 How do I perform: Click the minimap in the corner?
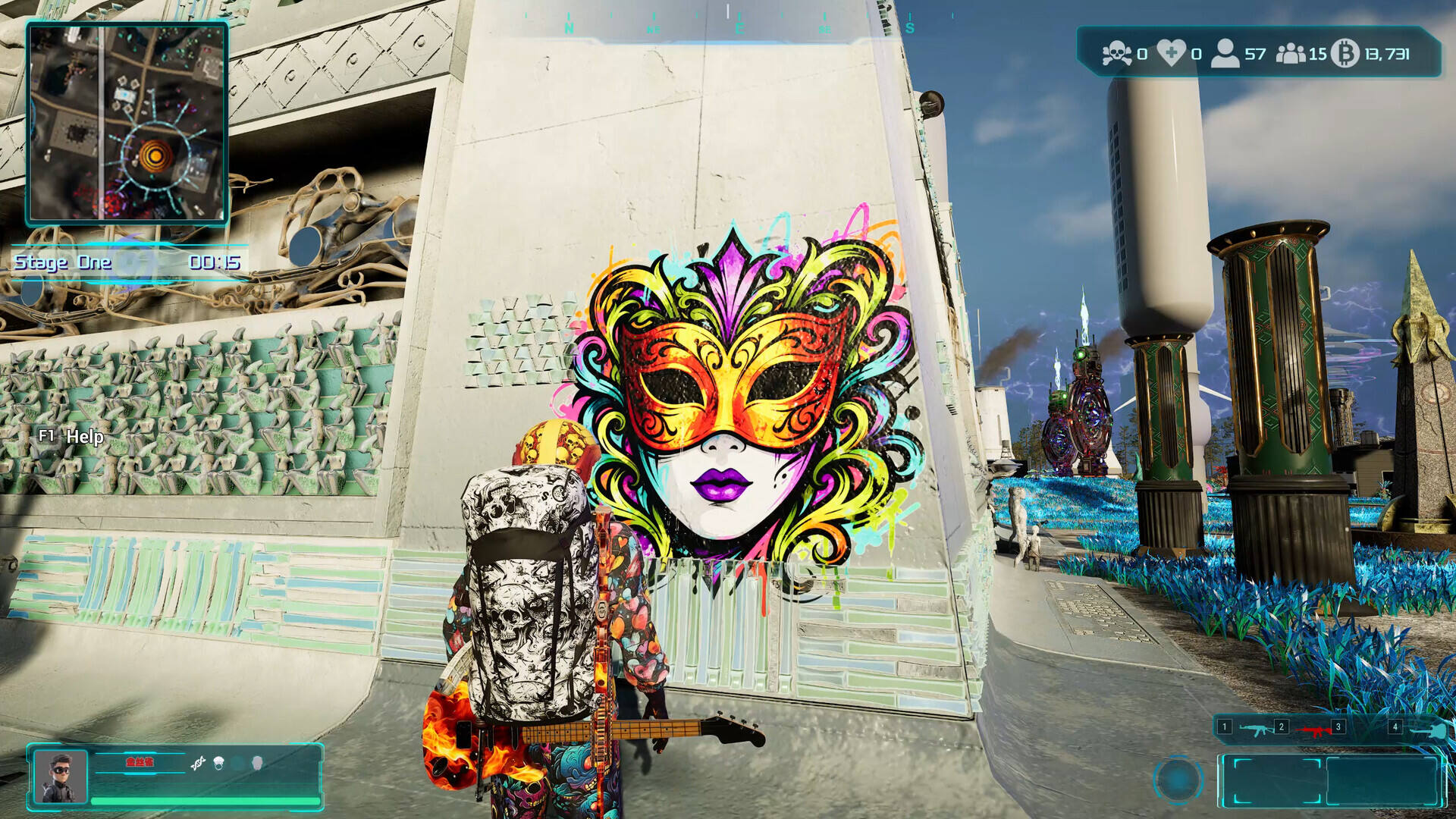point(127,123)
